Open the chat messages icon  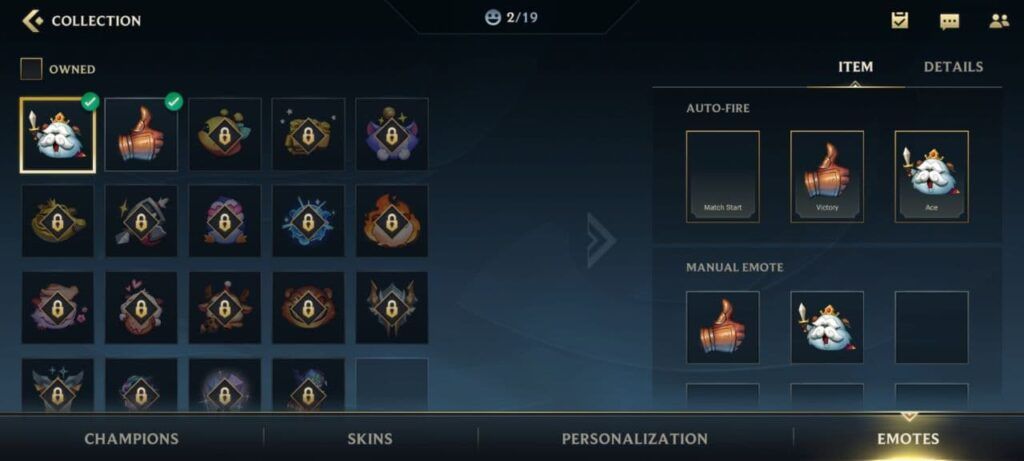[x=949, y=21]
